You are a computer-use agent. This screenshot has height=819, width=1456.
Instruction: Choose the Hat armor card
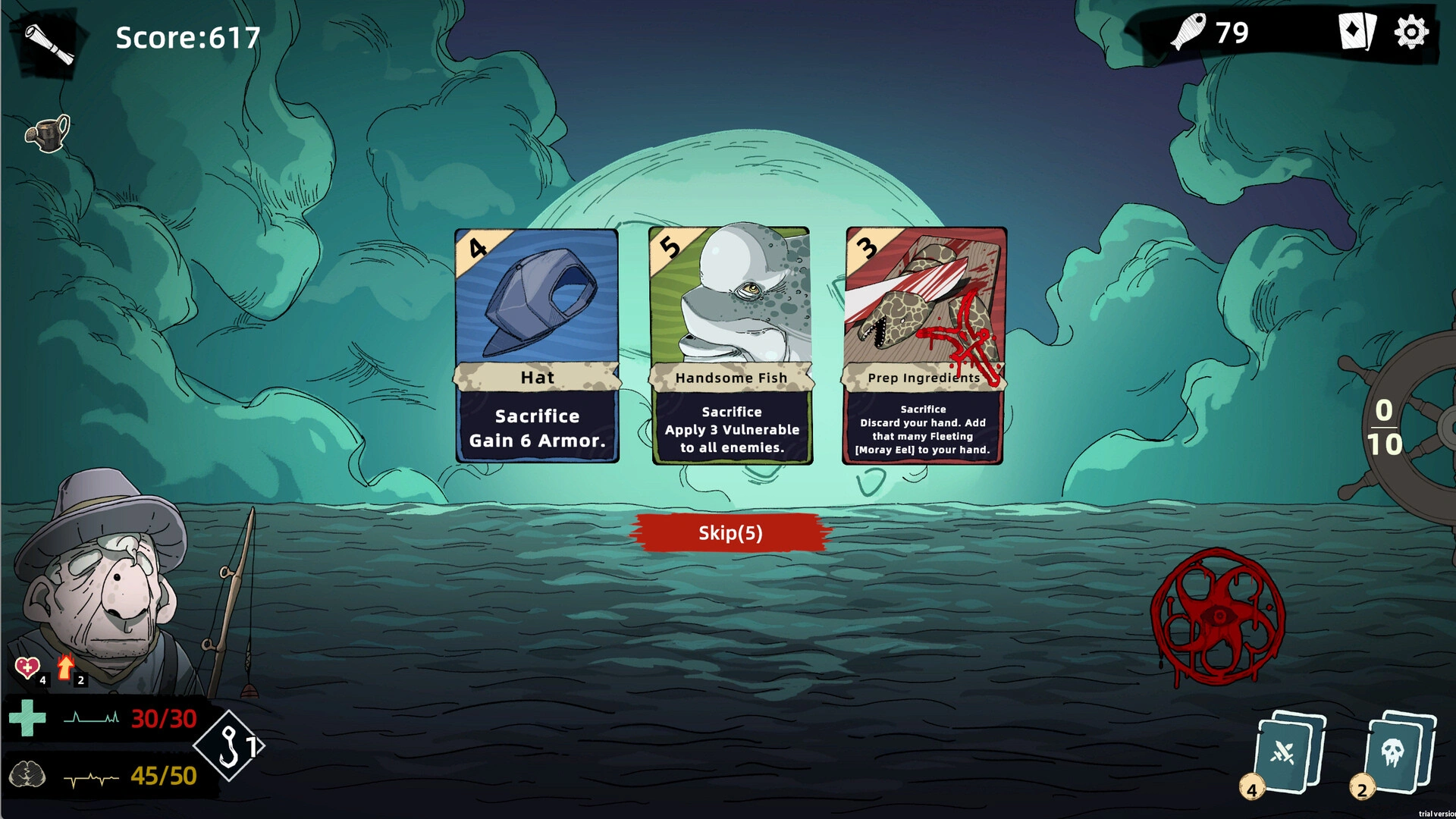pos(537,346)
